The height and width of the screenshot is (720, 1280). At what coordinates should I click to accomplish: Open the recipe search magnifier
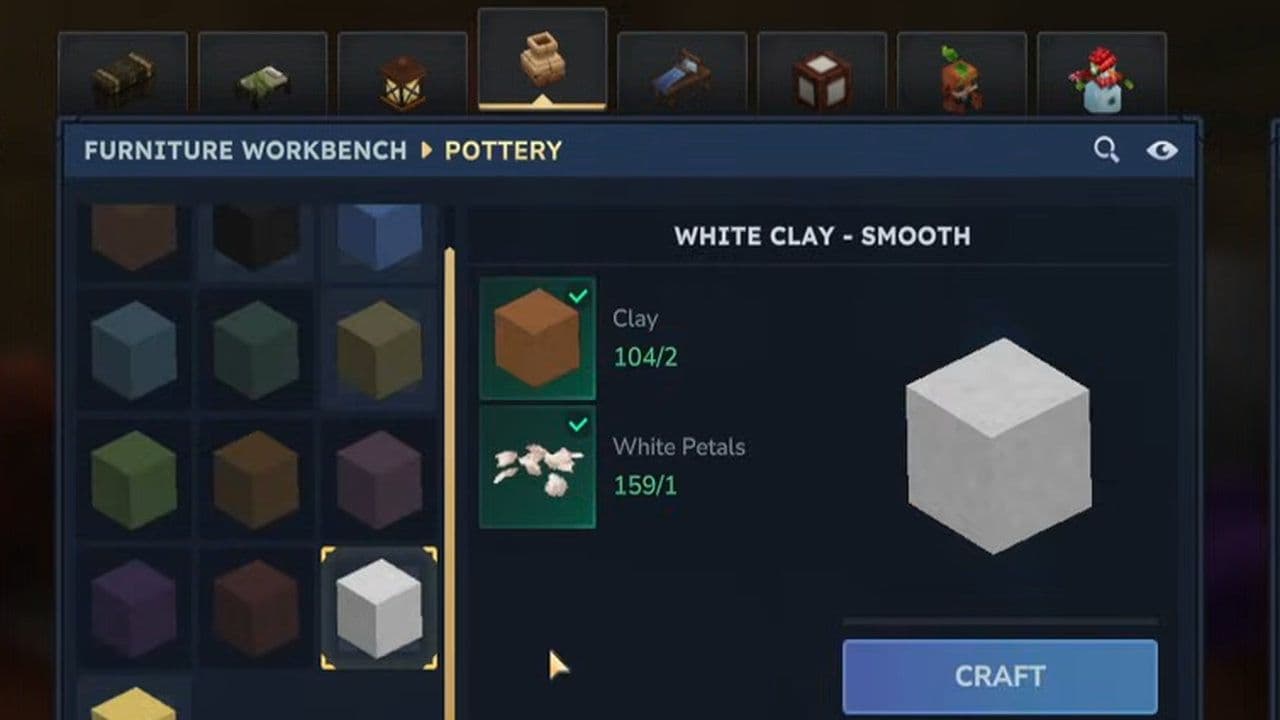1106,151
